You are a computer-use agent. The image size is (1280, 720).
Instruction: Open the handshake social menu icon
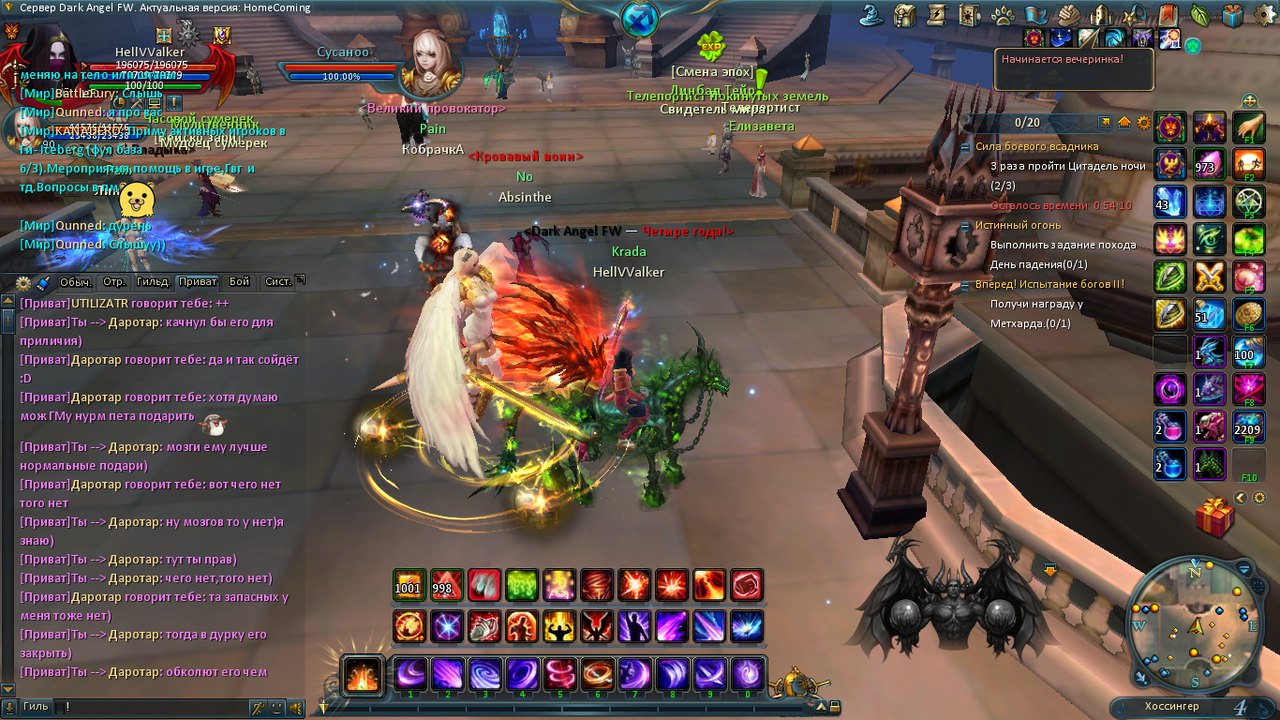(x=1068, y=15)
